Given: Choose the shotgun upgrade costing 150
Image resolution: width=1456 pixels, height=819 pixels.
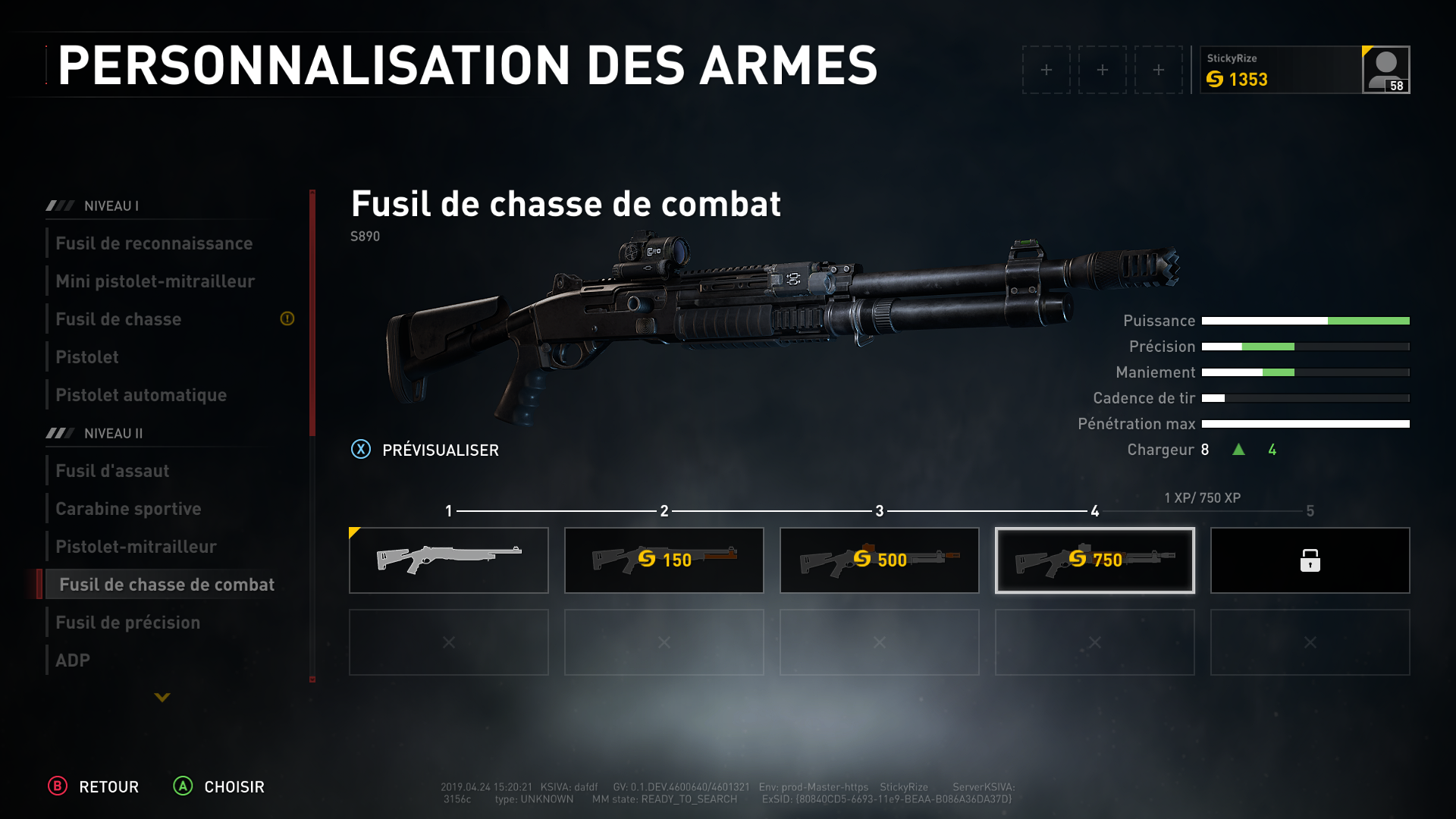Looking at the screenshot, I should (x=664, y=560).
